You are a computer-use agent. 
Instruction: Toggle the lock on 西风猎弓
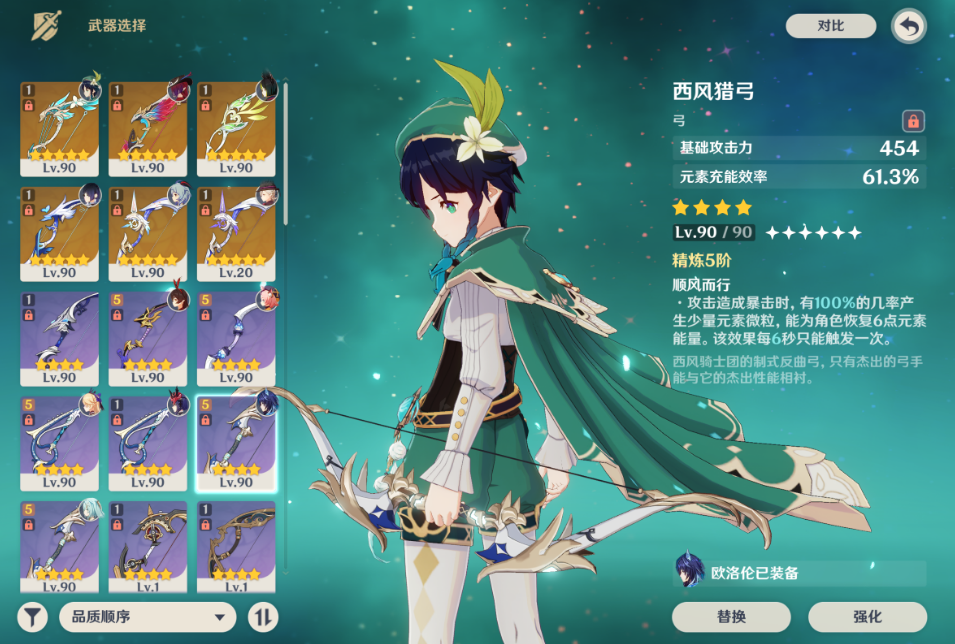click(x=912, y=121)
